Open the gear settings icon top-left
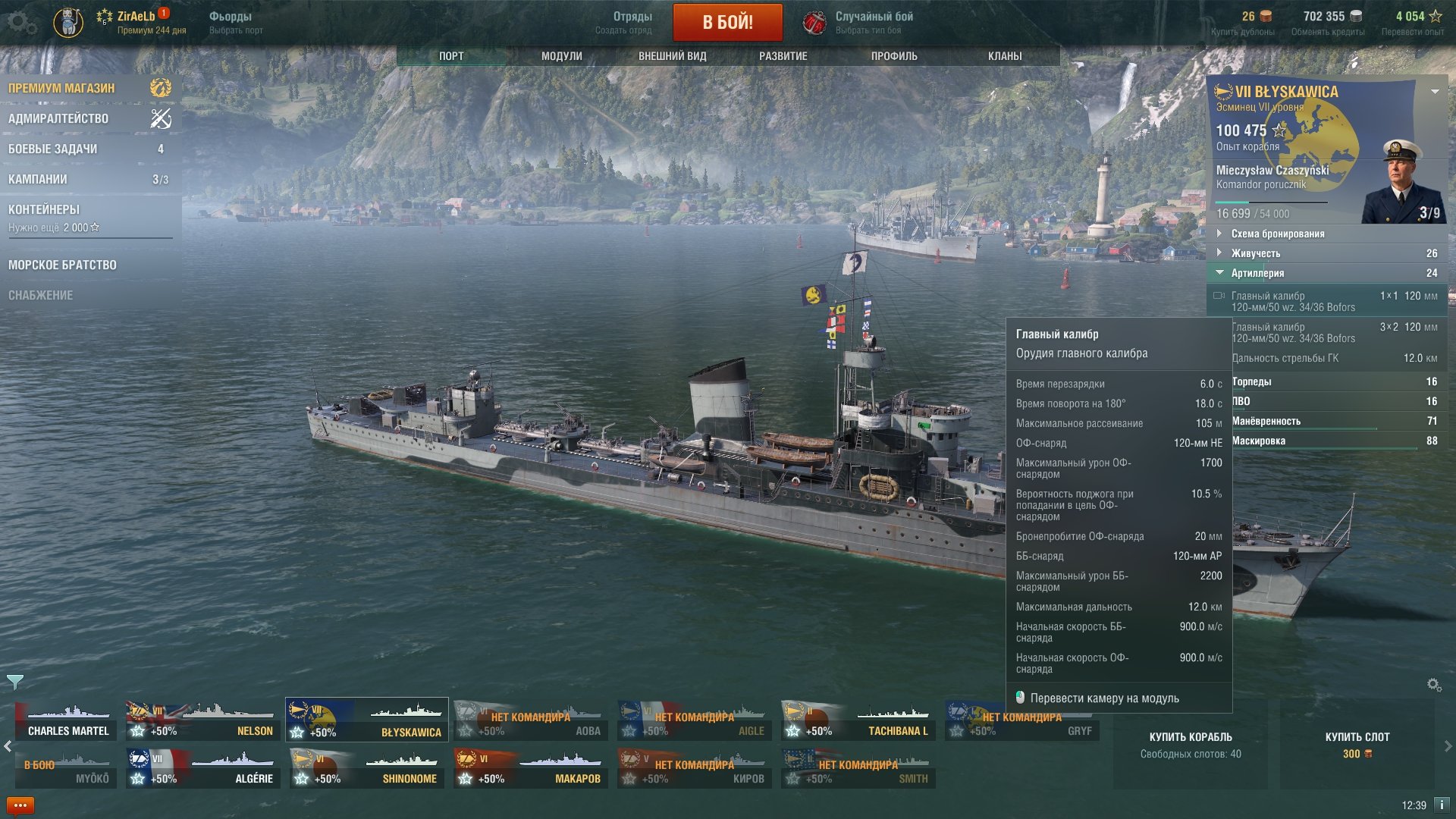 pyautogui.click(x=20, y=23)
